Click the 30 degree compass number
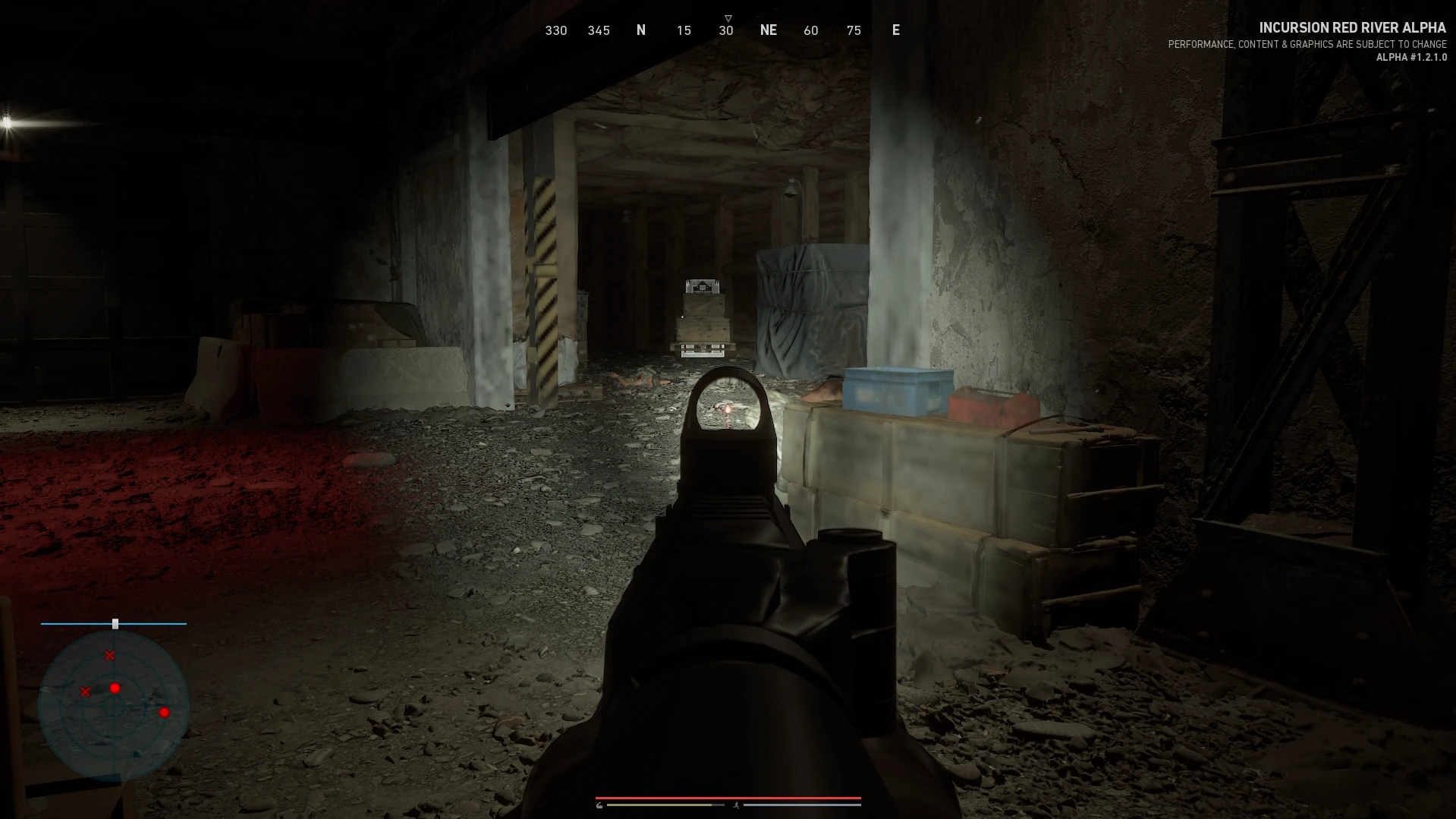 pos(725,30)
